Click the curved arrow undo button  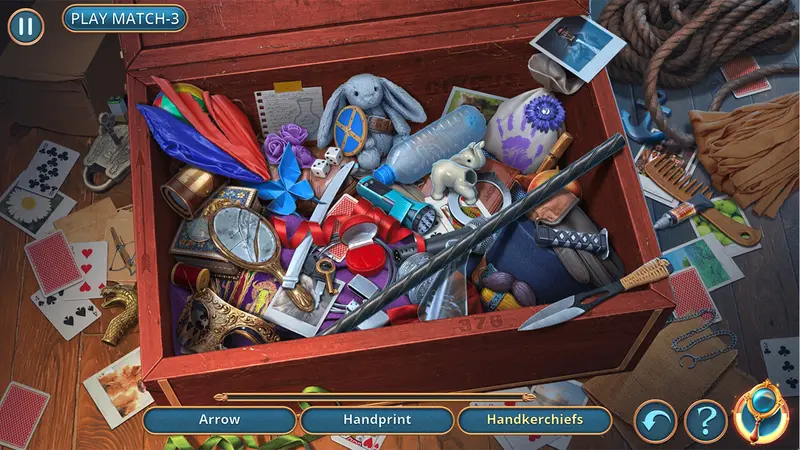pos(656,422)
